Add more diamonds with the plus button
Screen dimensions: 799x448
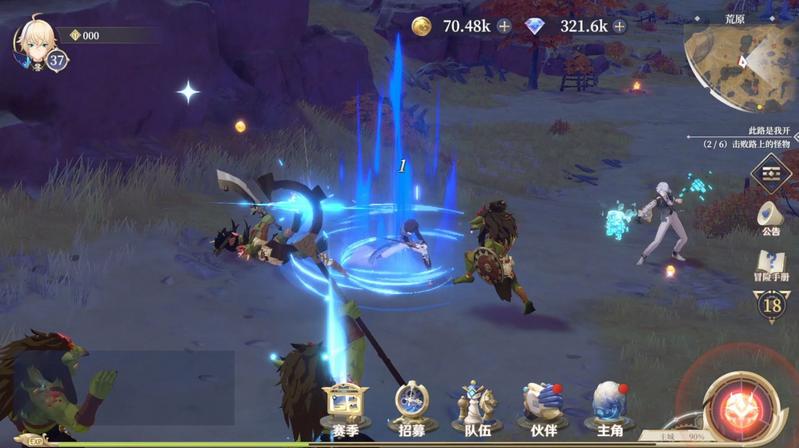(620, 26)
